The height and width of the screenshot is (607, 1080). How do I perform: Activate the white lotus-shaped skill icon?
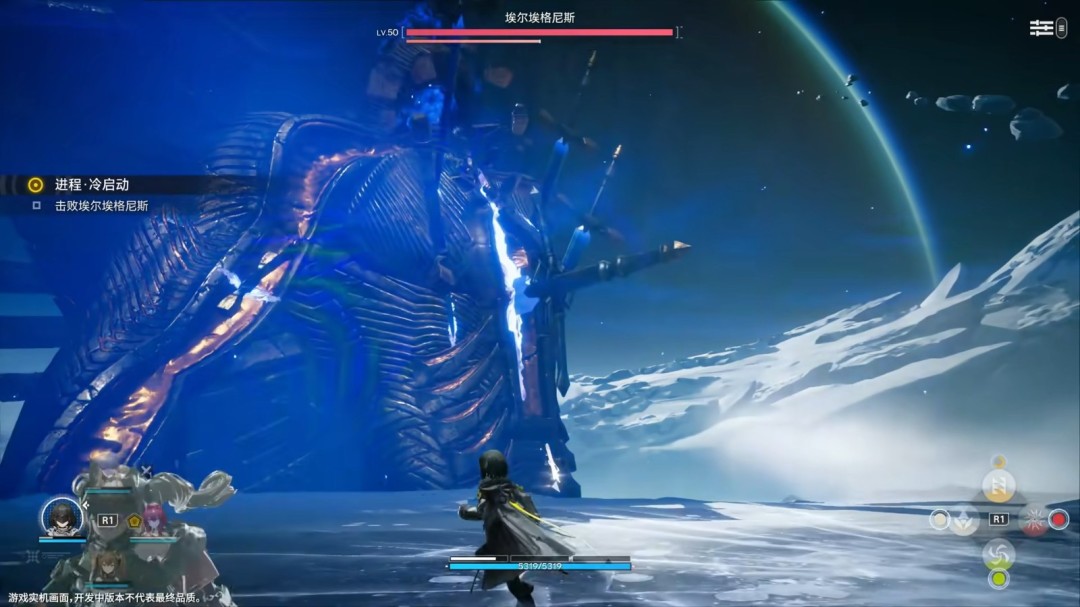click(x=963, y=519)
